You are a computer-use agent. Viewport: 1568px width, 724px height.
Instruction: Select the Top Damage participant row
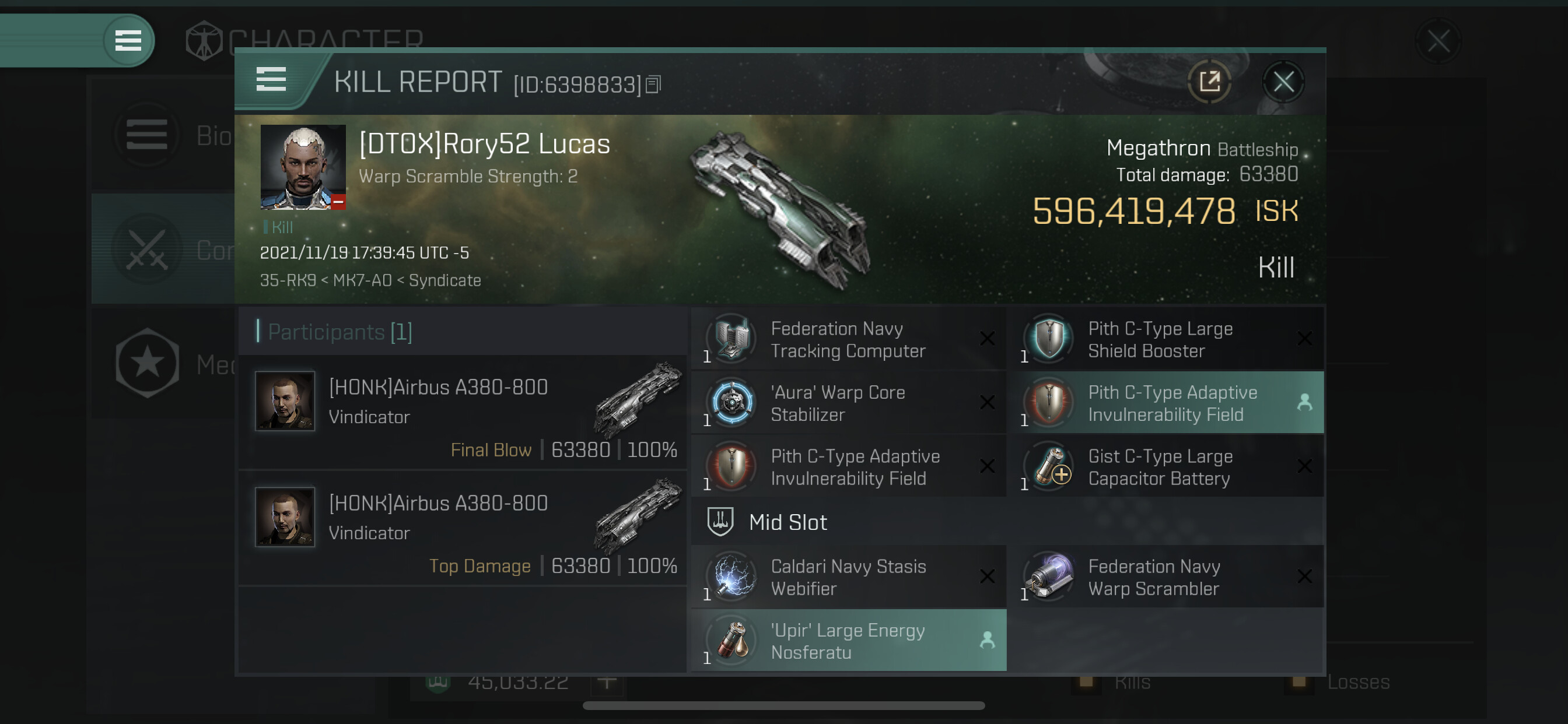(463, 528)
